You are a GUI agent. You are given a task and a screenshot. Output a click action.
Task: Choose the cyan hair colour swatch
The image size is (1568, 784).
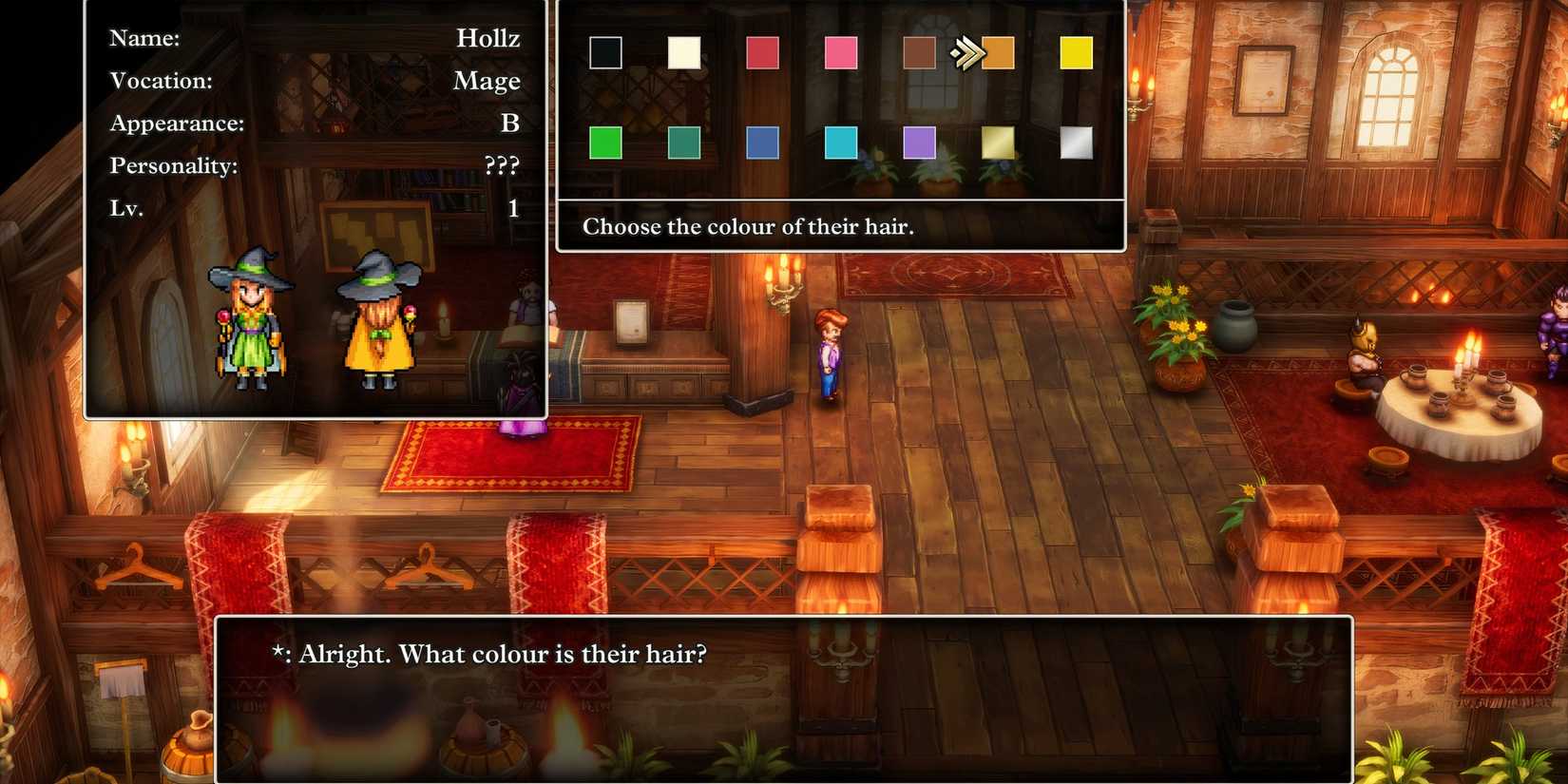pos(840,143)
